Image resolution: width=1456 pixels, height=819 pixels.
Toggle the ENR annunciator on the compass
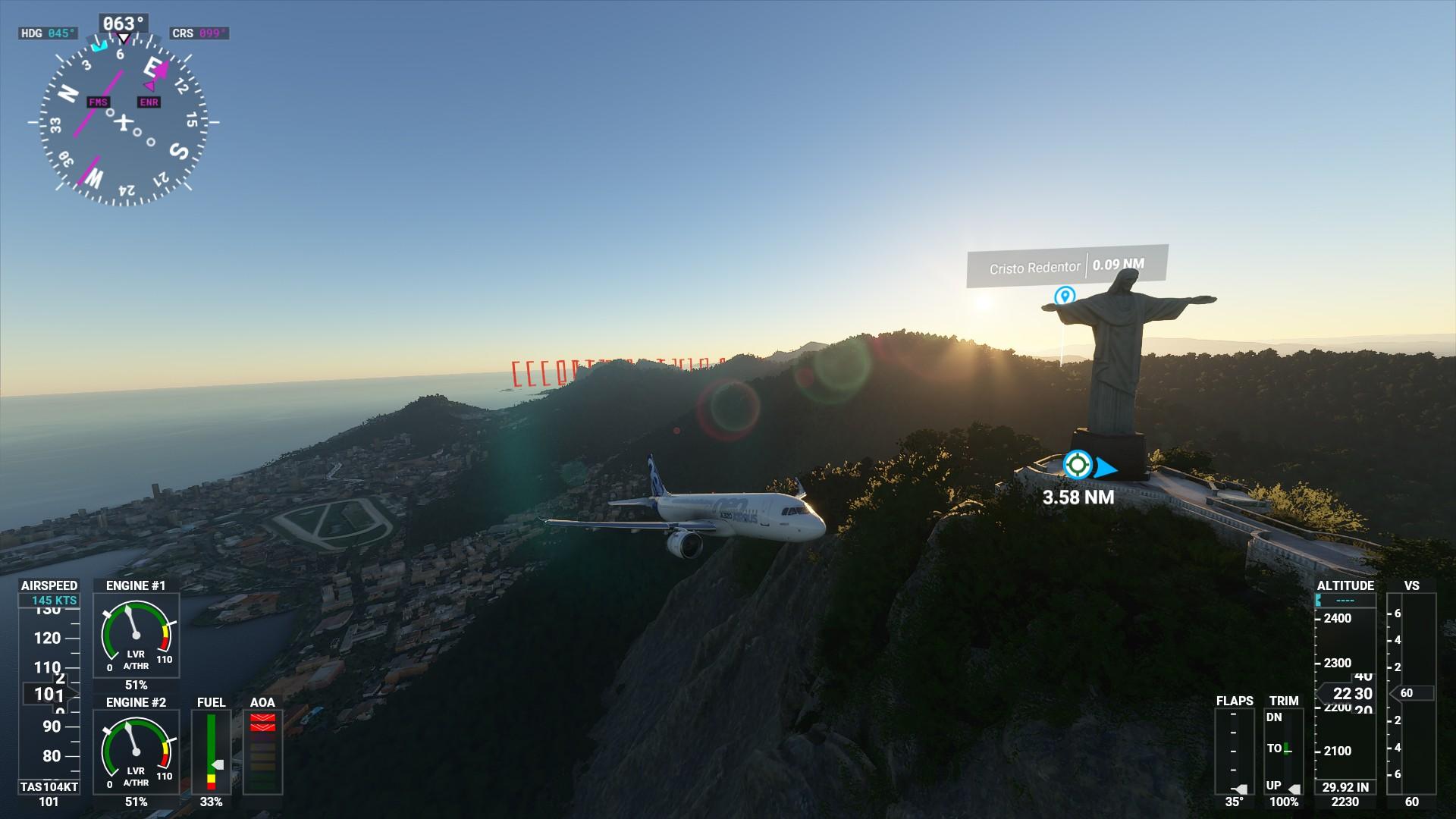click(x=149, y=102)
